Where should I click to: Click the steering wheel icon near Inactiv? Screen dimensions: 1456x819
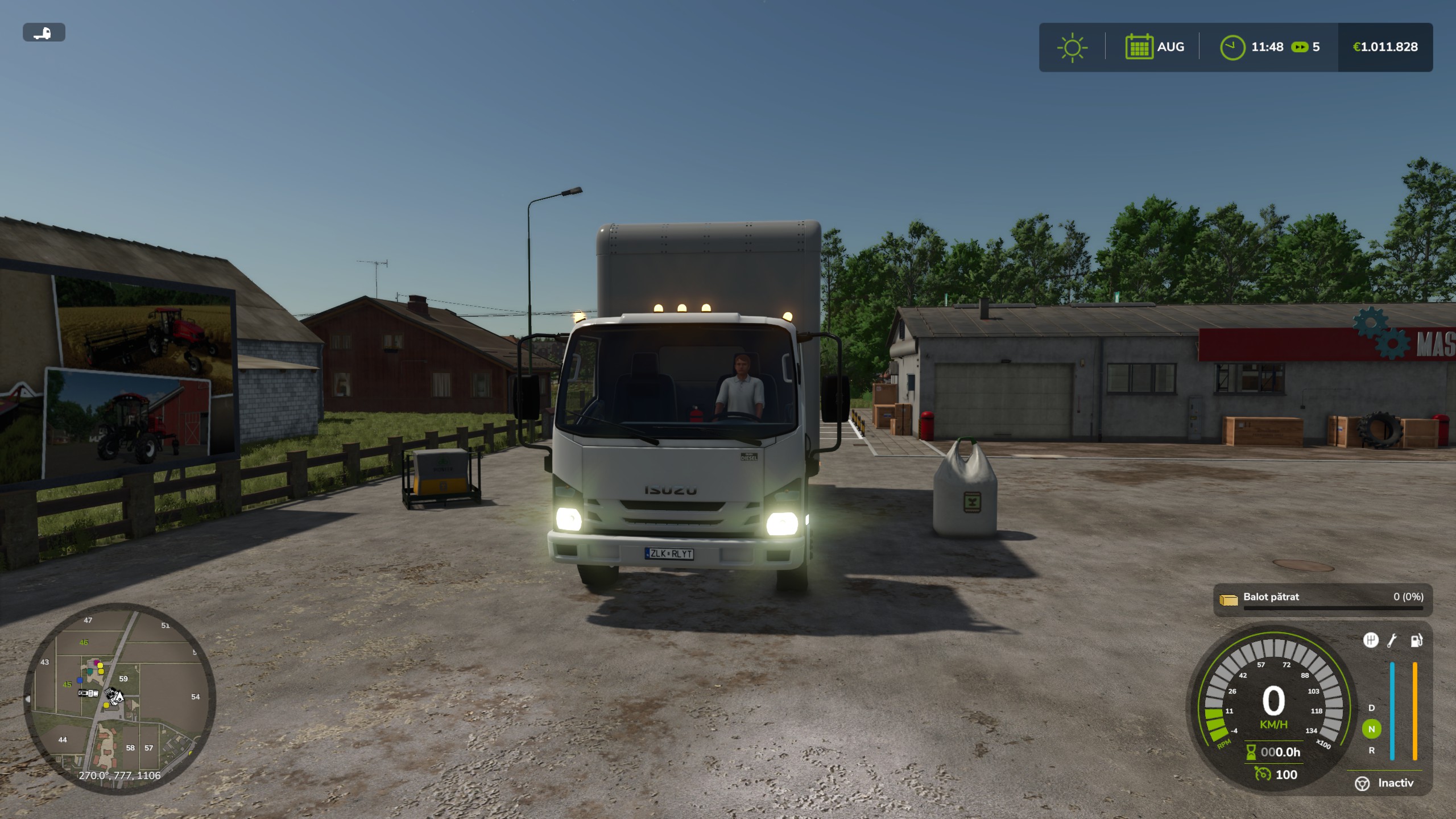1362,784
